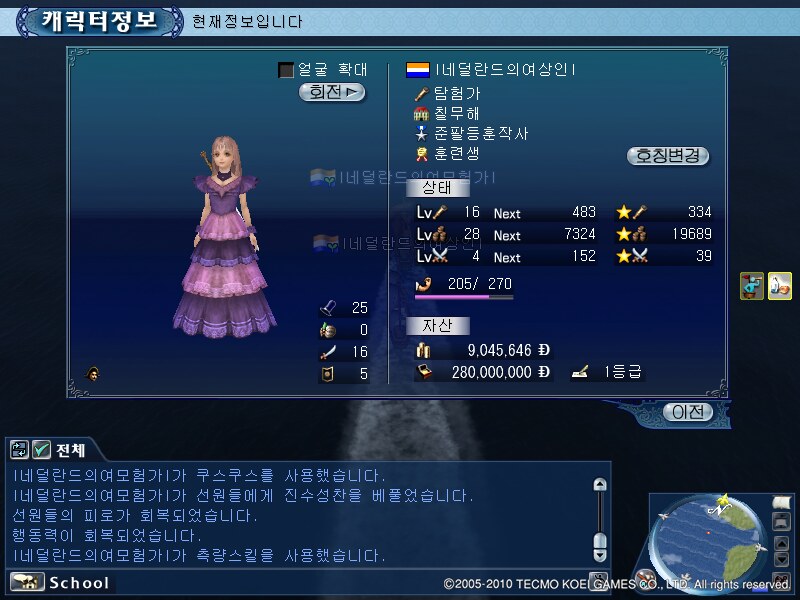800x600 pixels.
Task: Activate the bottle and bread provisions skill icon
Action: (779, 286)
